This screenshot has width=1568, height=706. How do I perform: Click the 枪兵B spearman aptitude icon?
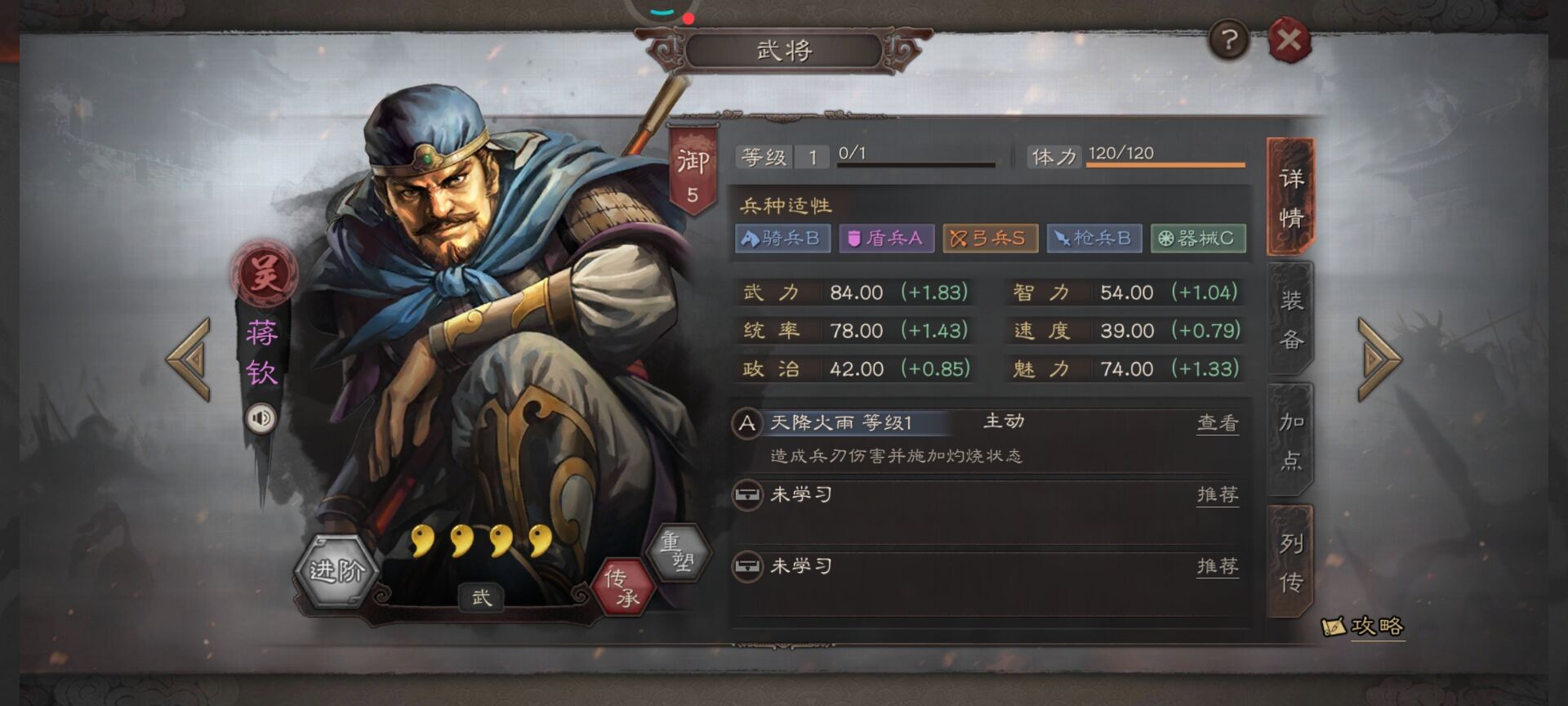[x=1094, y=238]
